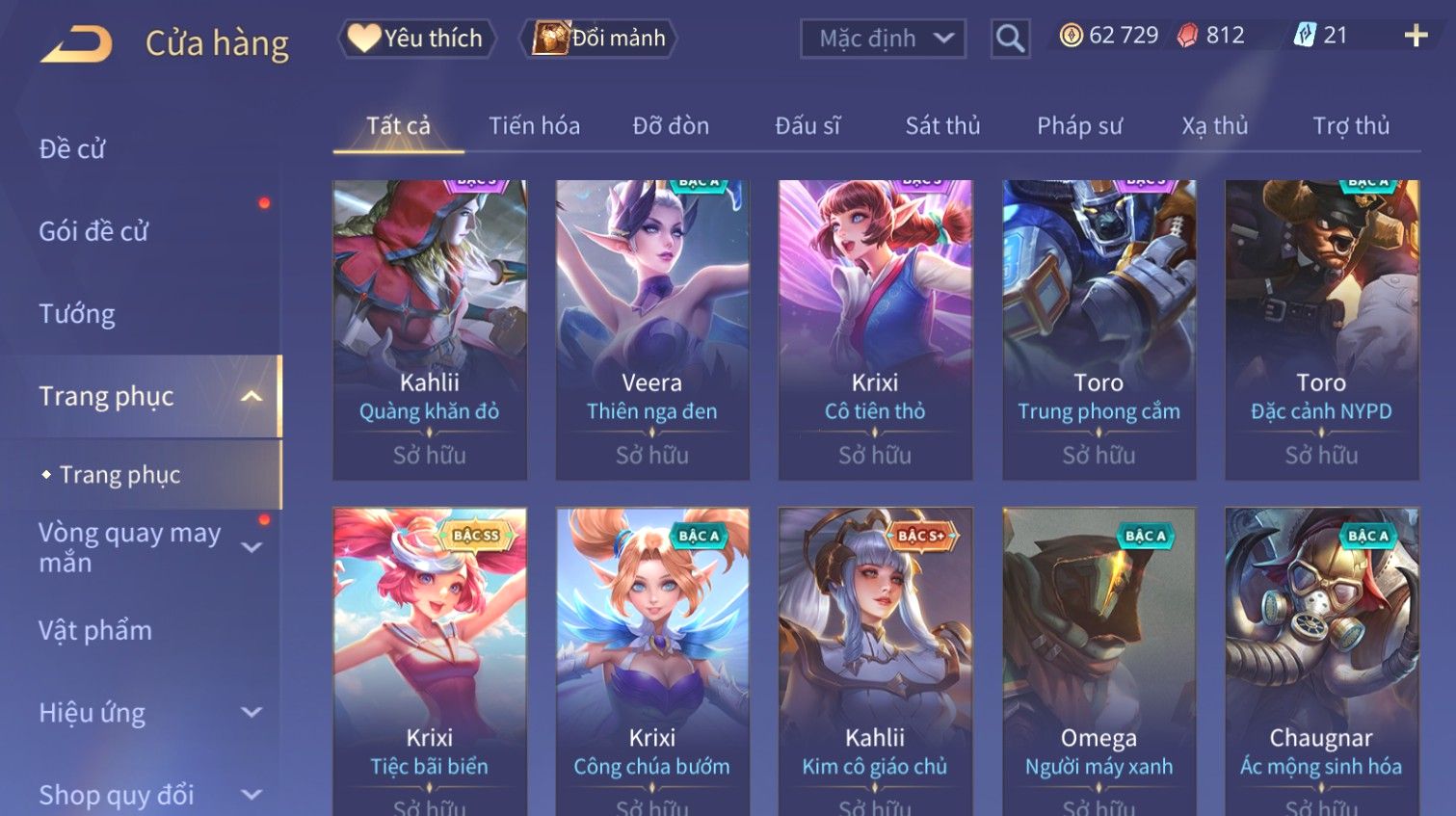
Task: Choose the Veera Thiên nga đen skin
Action: click(652, 329)
